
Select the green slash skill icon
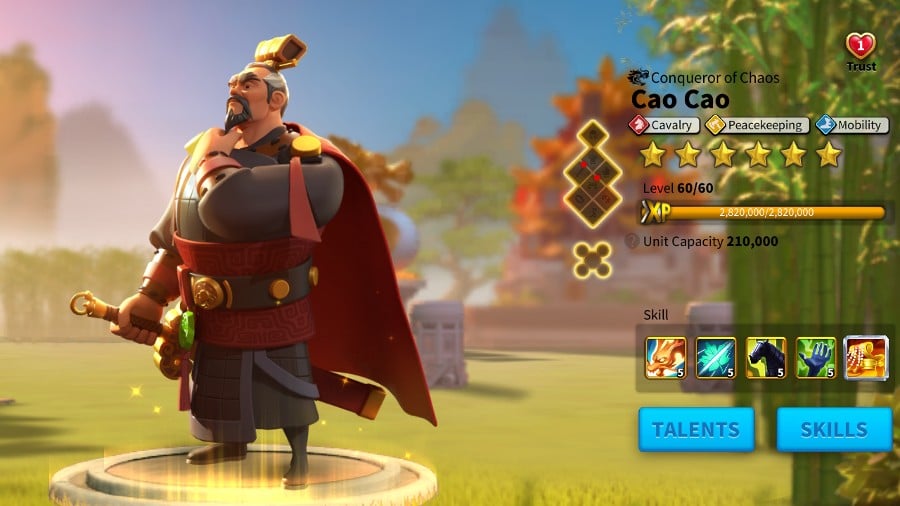(x=715, y=358)
